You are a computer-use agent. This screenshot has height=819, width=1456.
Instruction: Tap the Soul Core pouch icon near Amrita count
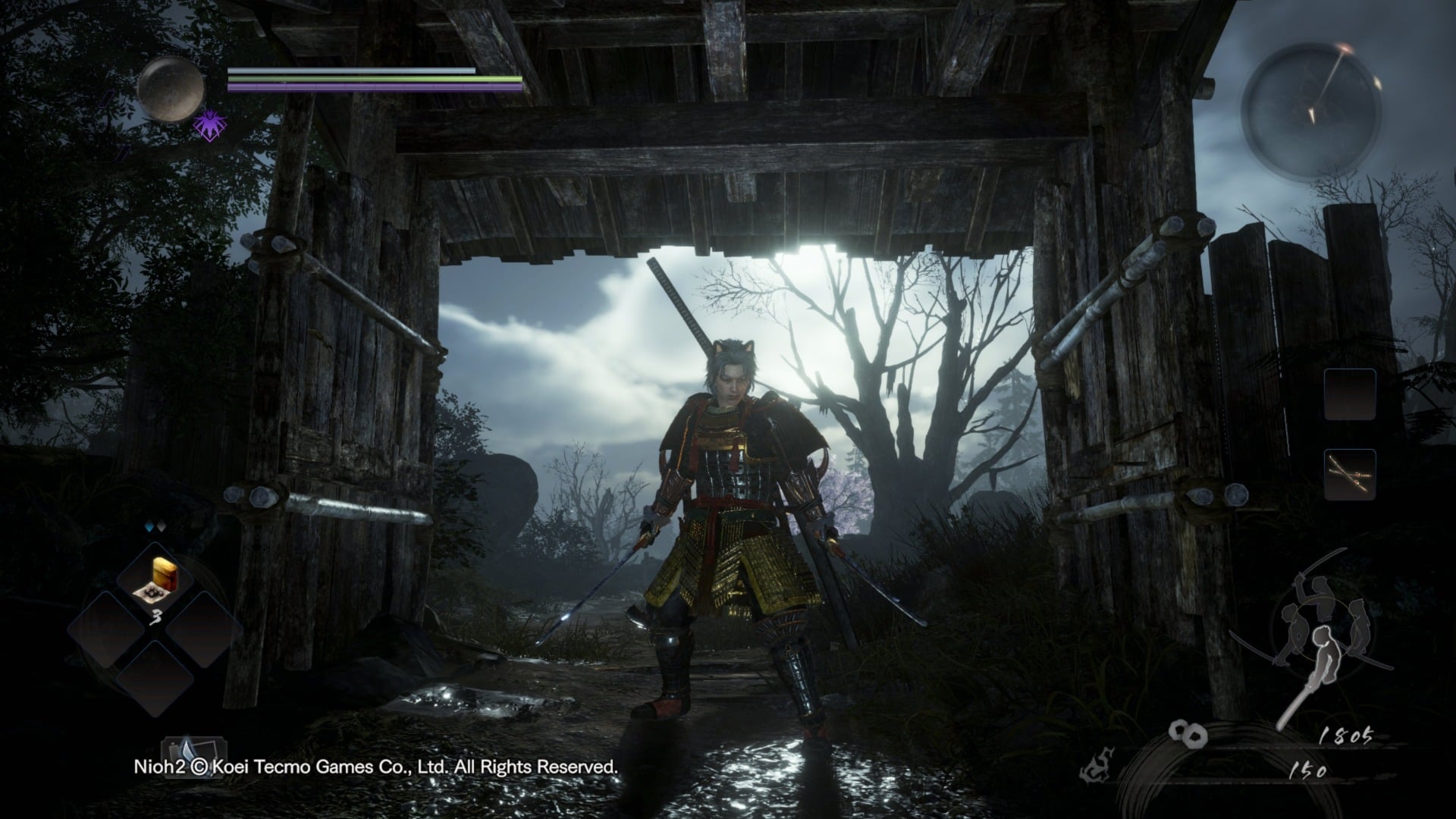pos(1187,736)
